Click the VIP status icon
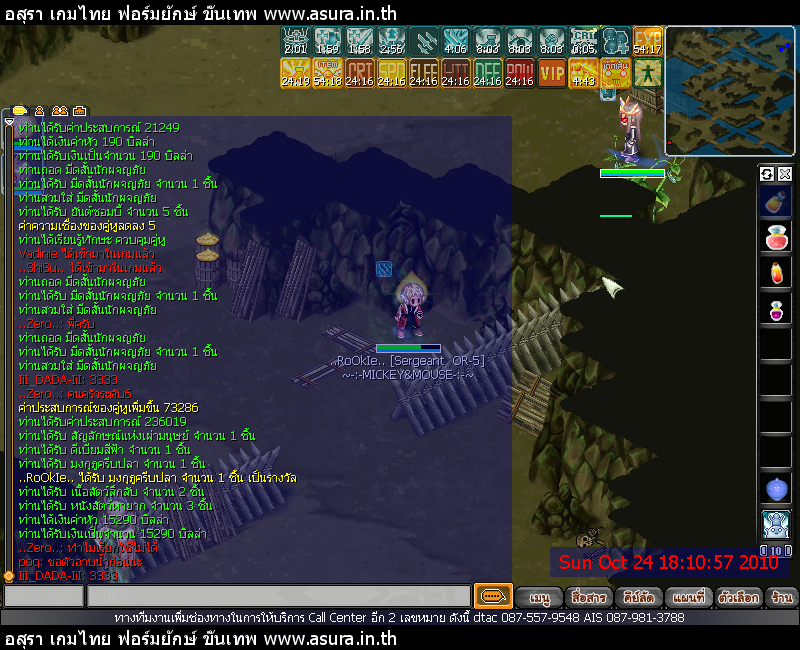This screenshot has width=800, height=650. coord(552,72)
